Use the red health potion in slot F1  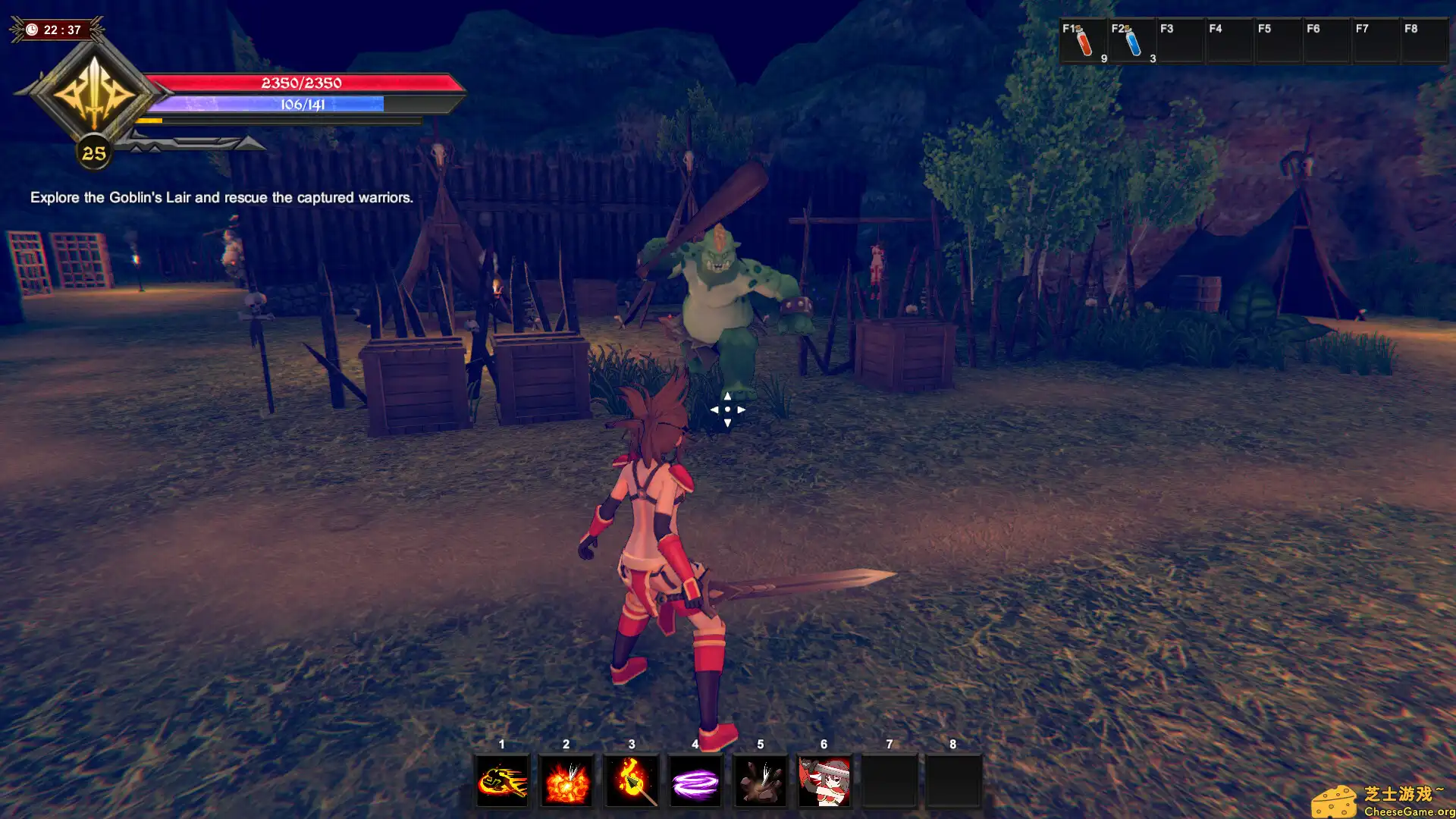tap(1084, 42)
